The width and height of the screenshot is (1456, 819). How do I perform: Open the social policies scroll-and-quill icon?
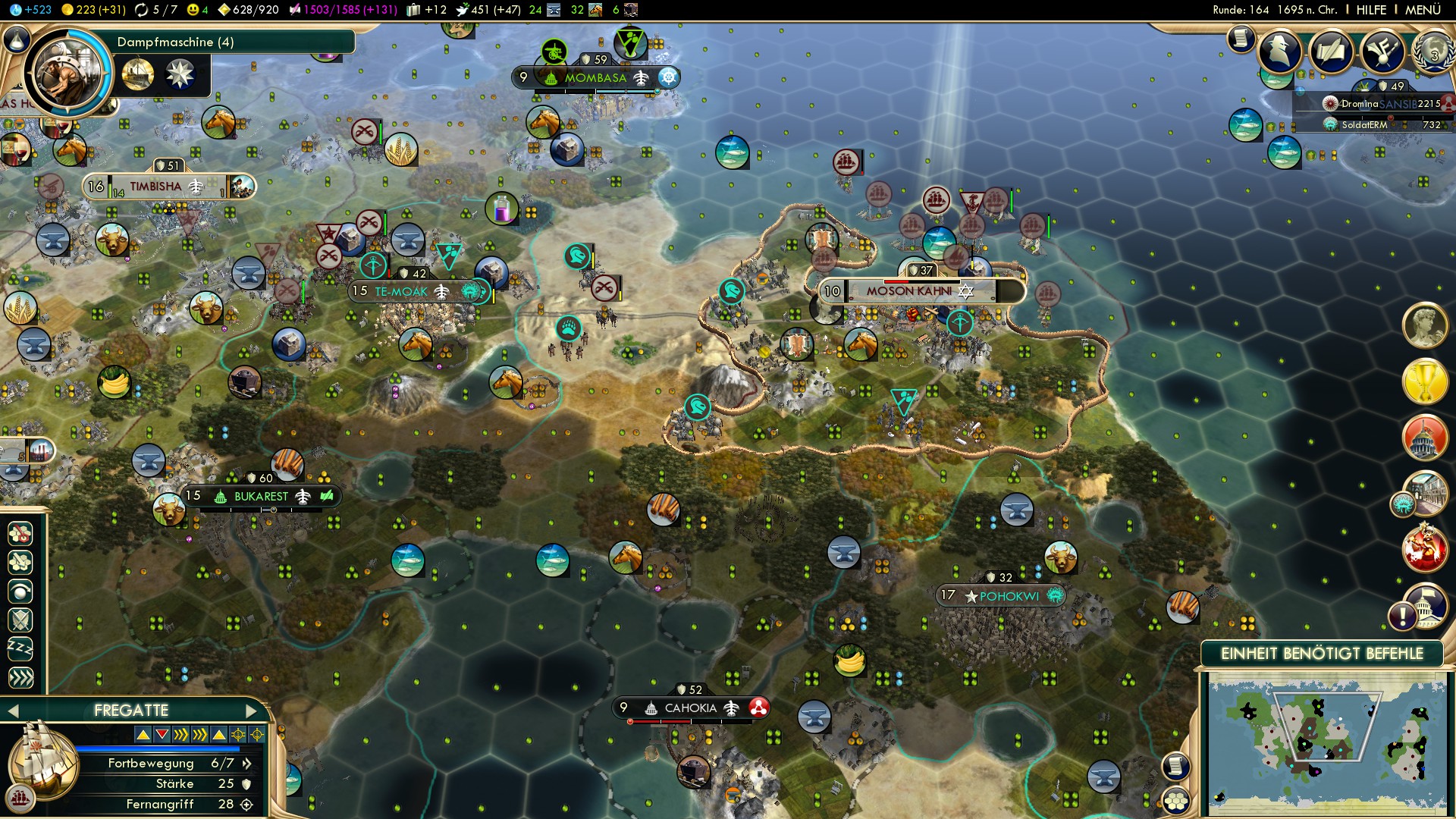pos(1331,52)
